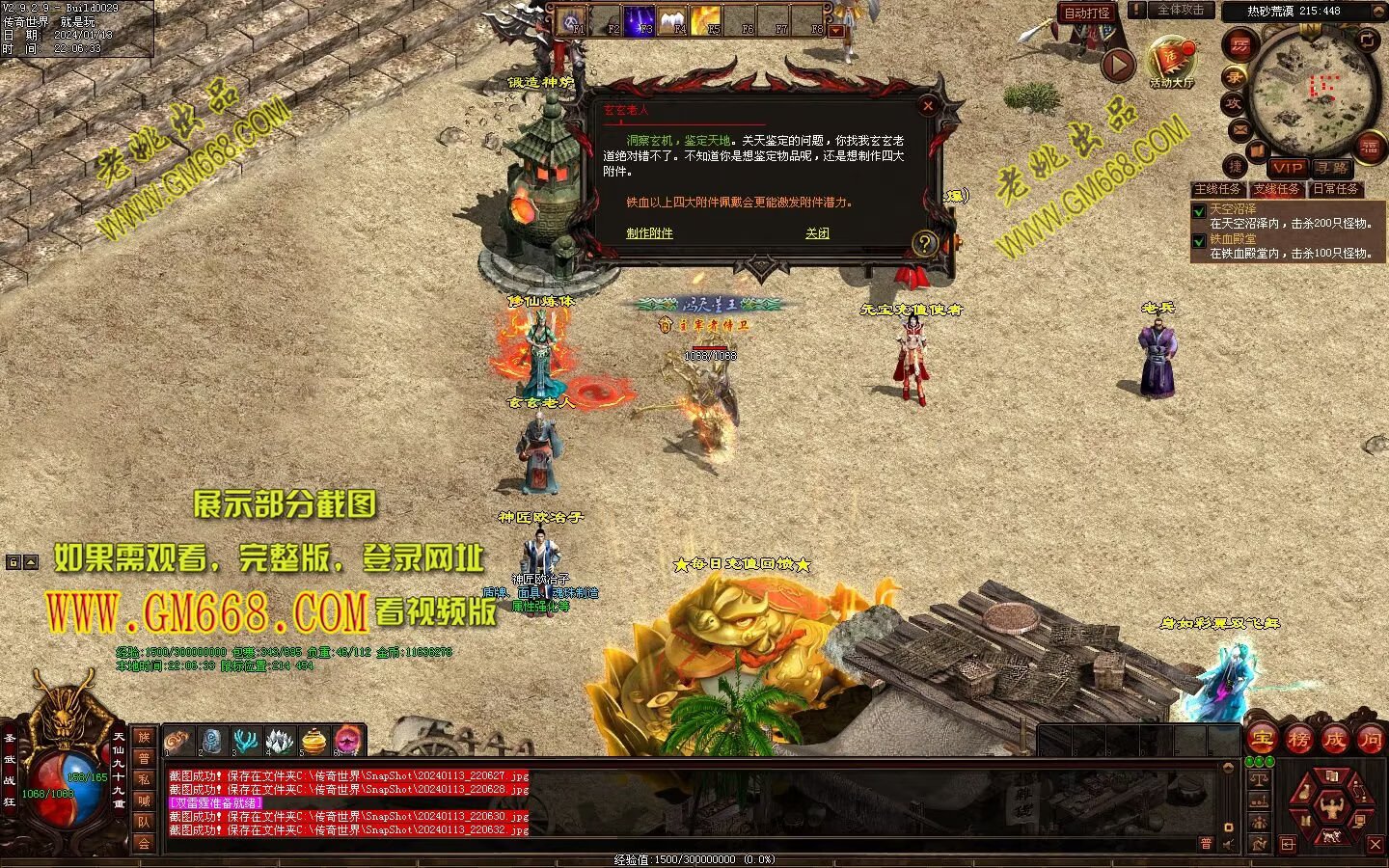The image size is (1389, 868).
Task: Open the VIP panel
Action: [x=1287, y=168]
